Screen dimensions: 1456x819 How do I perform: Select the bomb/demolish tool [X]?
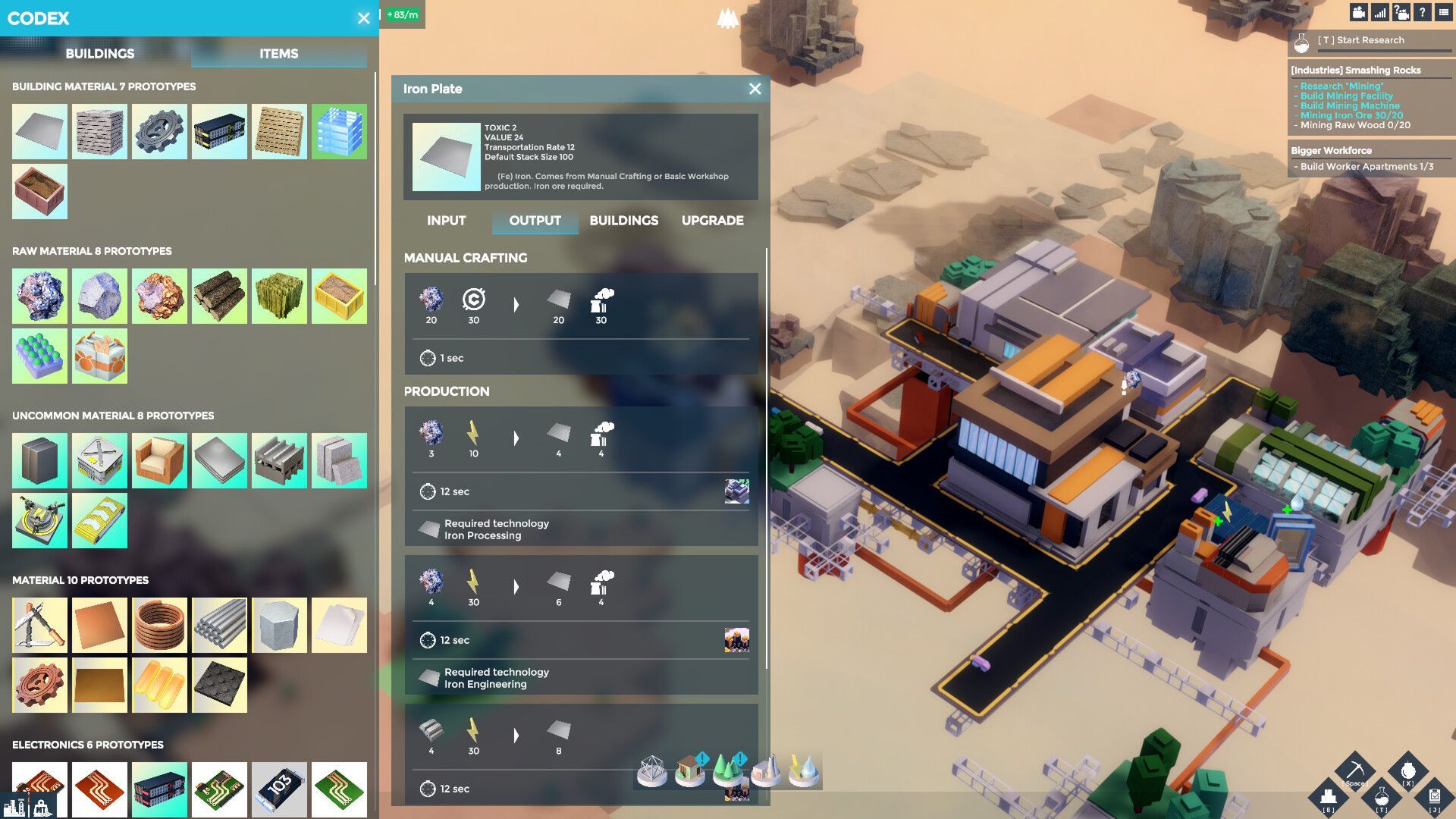(1407, 769)
